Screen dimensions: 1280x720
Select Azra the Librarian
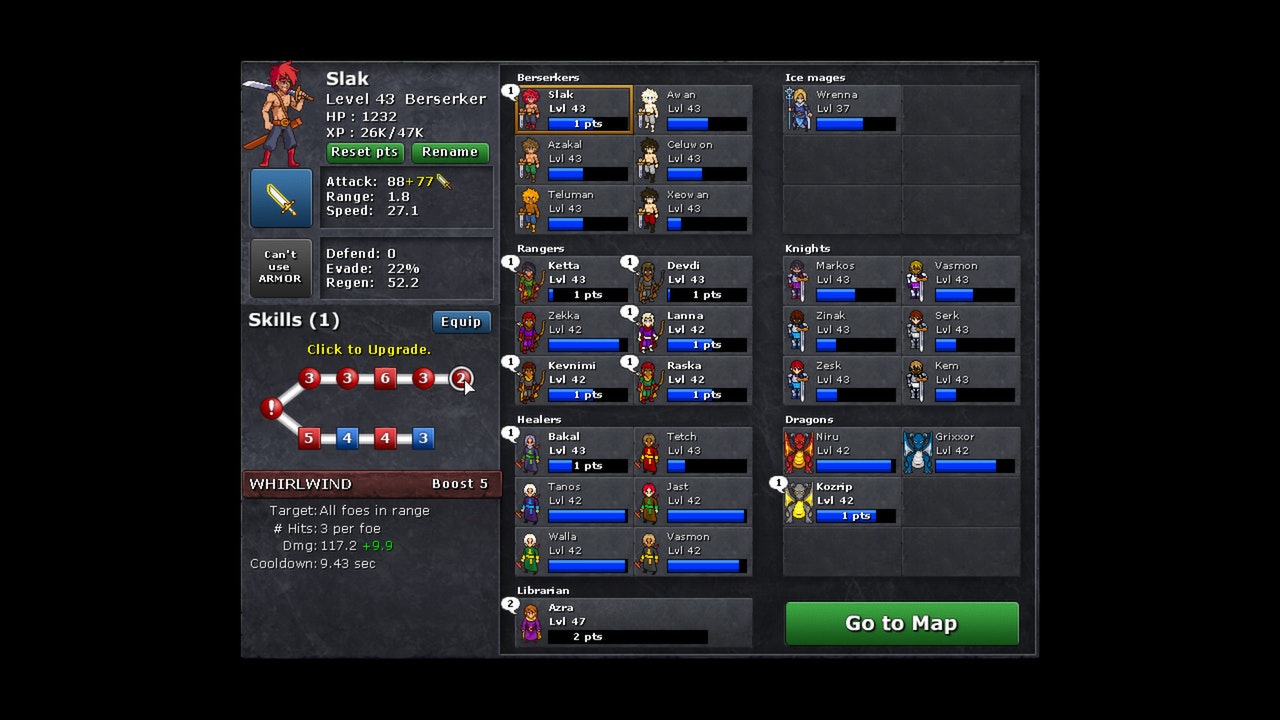pyautogui.click(x=633, y=622)
